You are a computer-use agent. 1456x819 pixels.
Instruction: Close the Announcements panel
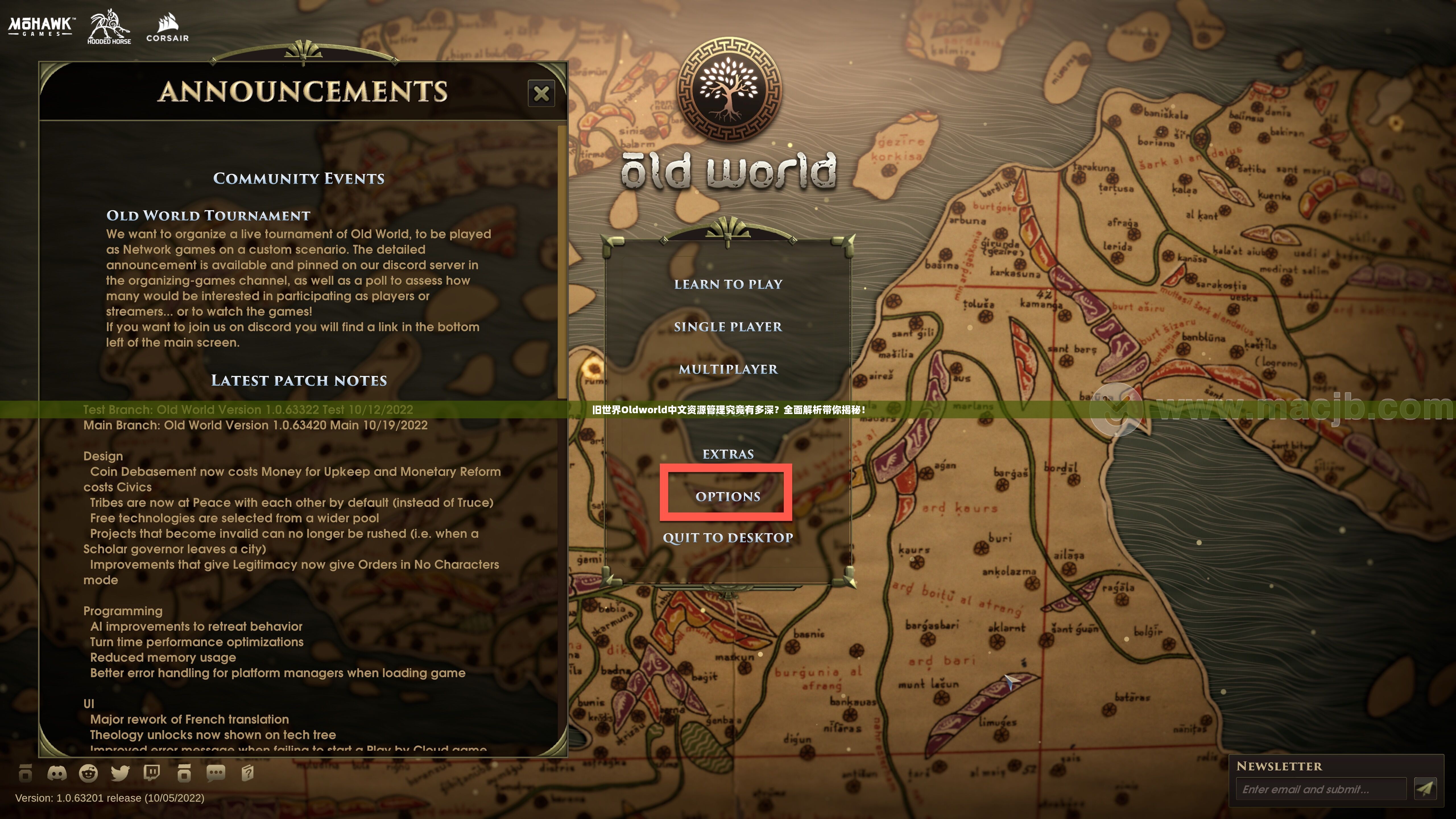[541, 93]
